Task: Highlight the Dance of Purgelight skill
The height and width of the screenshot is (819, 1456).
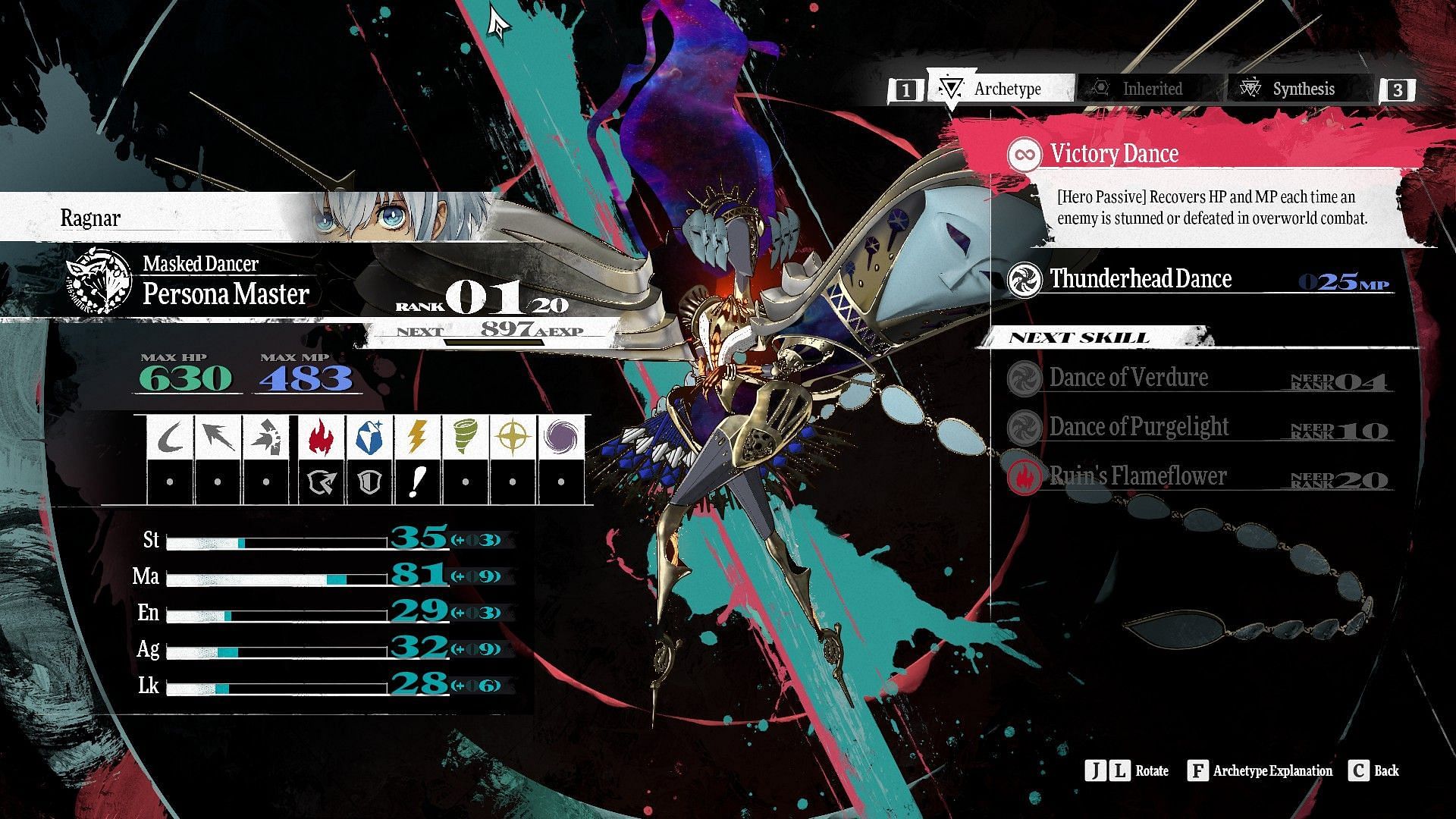Action: point(1137,427)
